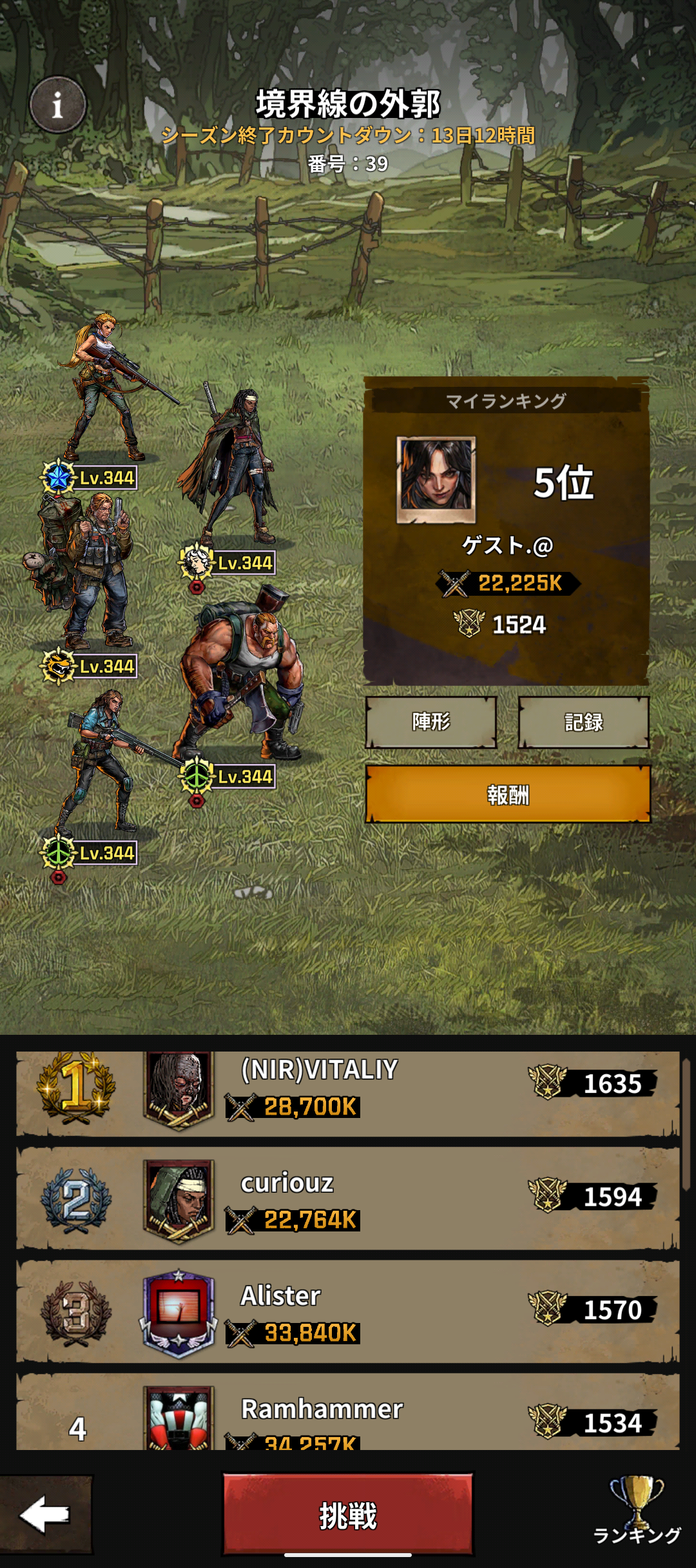The height and width of the screenshot is (1568, 696).
Task: Open the 報酬 rewards panel
Action: (x=508, y=794)
